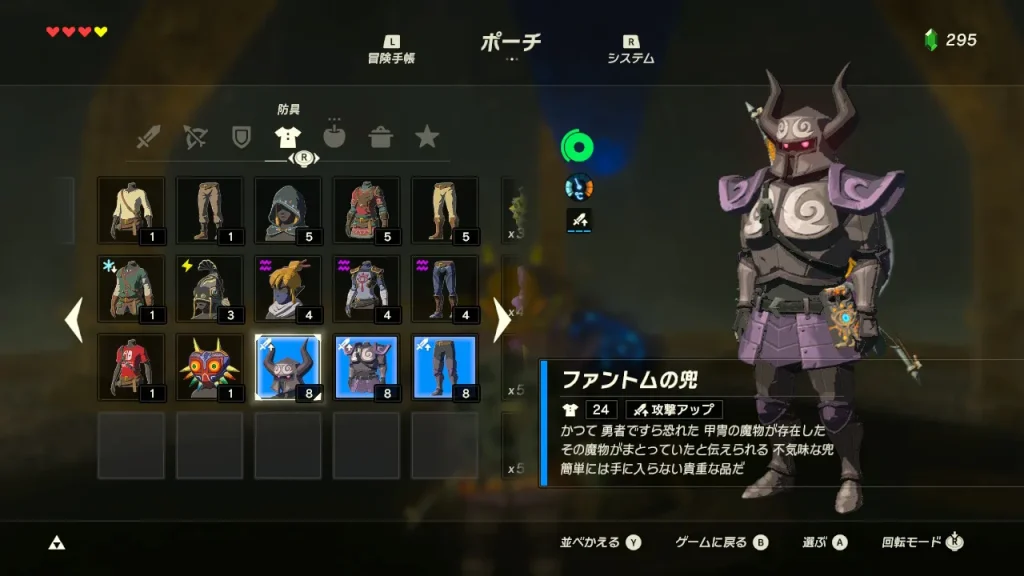Switch to the cooking pot food tab
Viewport: 1024px width, 576px height.
(x=381, y=137)
